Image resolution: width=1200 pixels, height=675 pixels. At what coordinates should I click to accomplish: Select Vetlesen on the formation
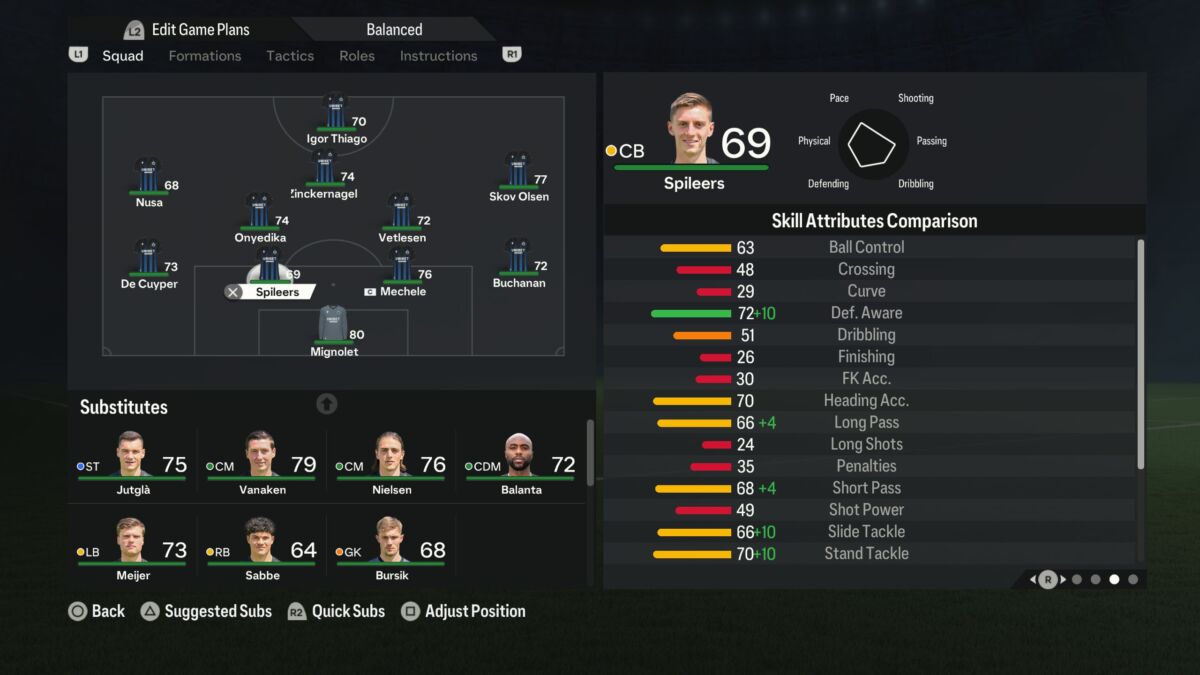(x=401, y=216)
